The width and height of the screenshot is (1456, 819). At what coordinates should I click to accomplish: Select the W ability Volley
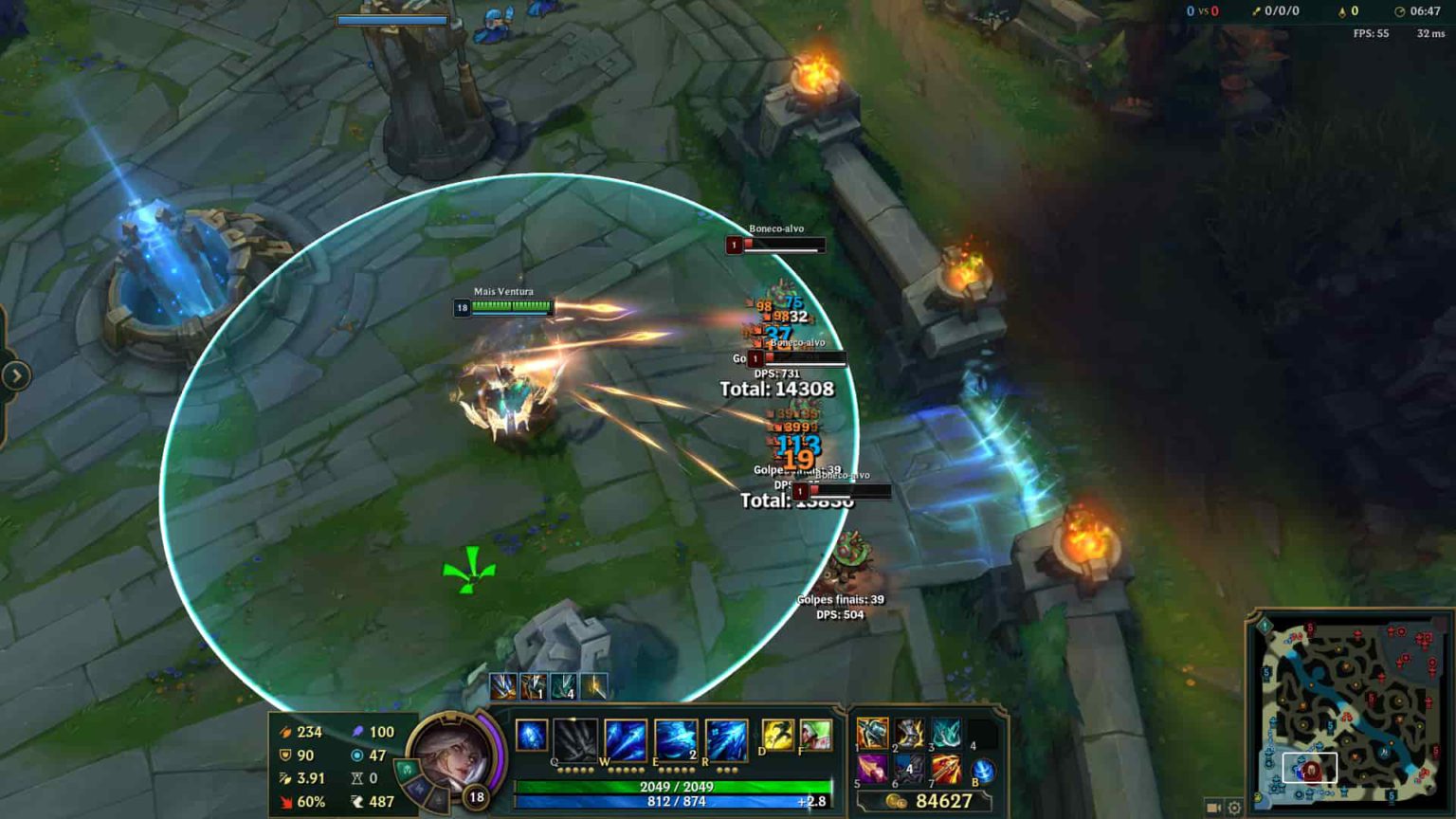point(624,737)
